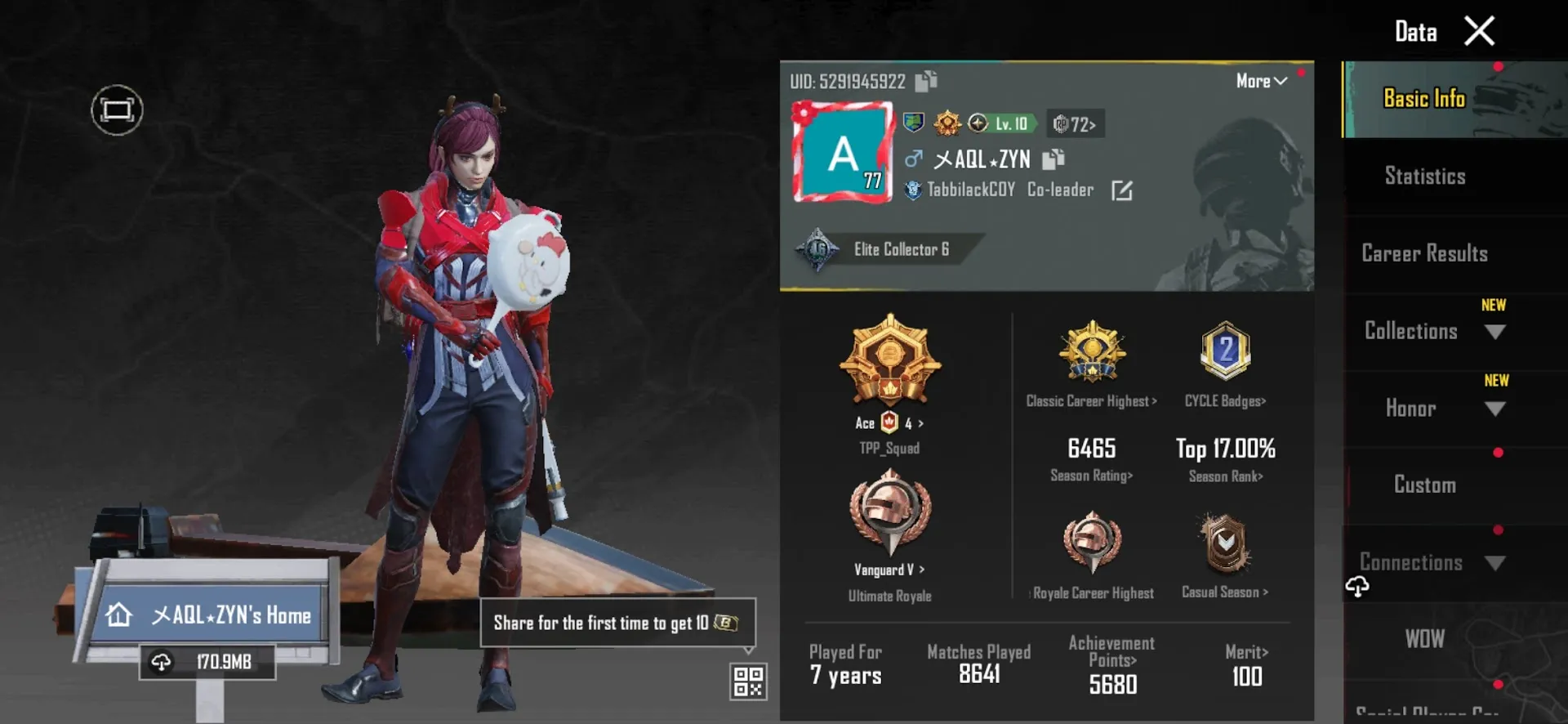Expand the Collections section
The height and width of the screenshot is (724, 1568).
(1431, 331)
